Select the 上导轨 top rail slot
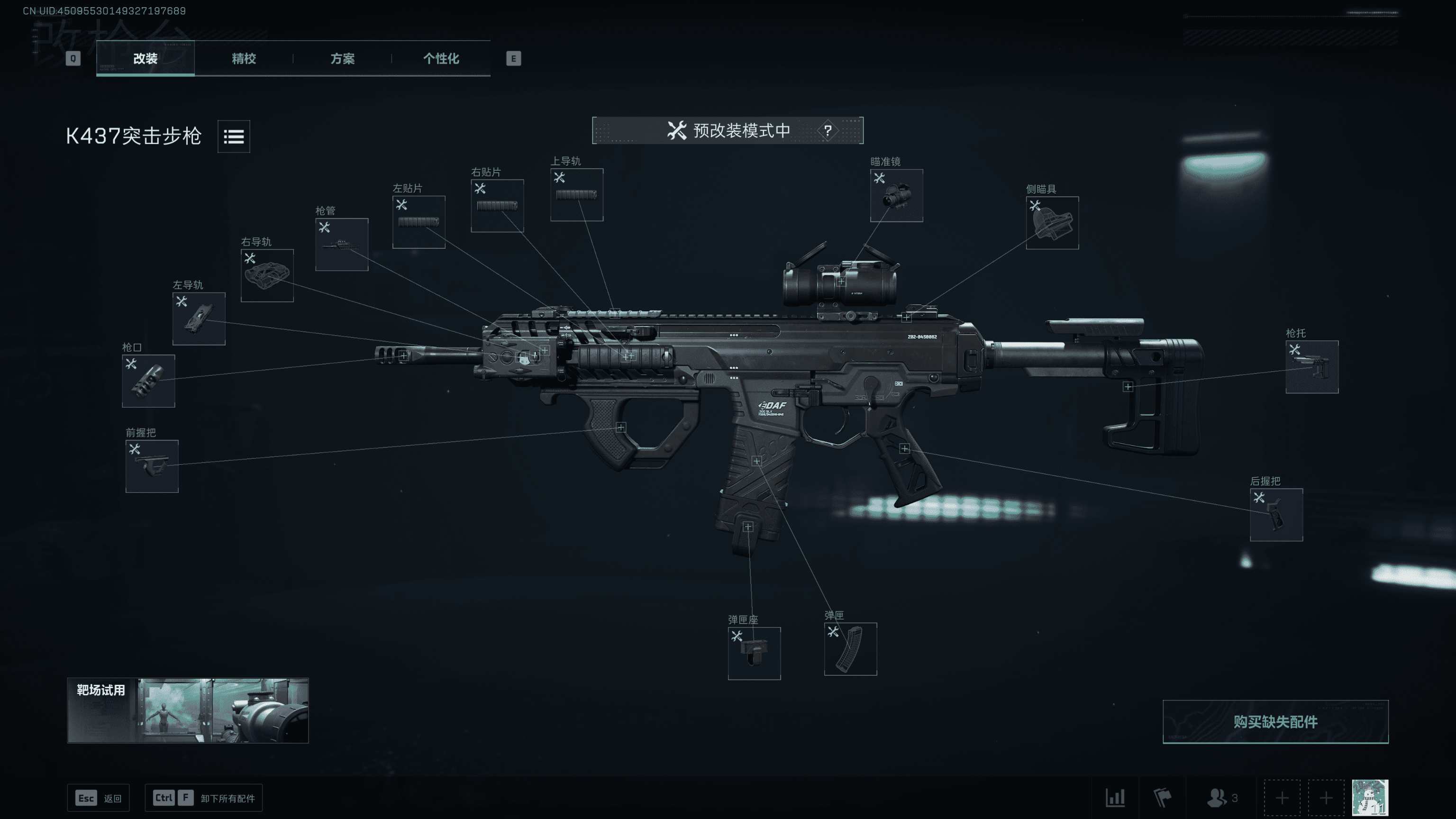 point(576,195)
